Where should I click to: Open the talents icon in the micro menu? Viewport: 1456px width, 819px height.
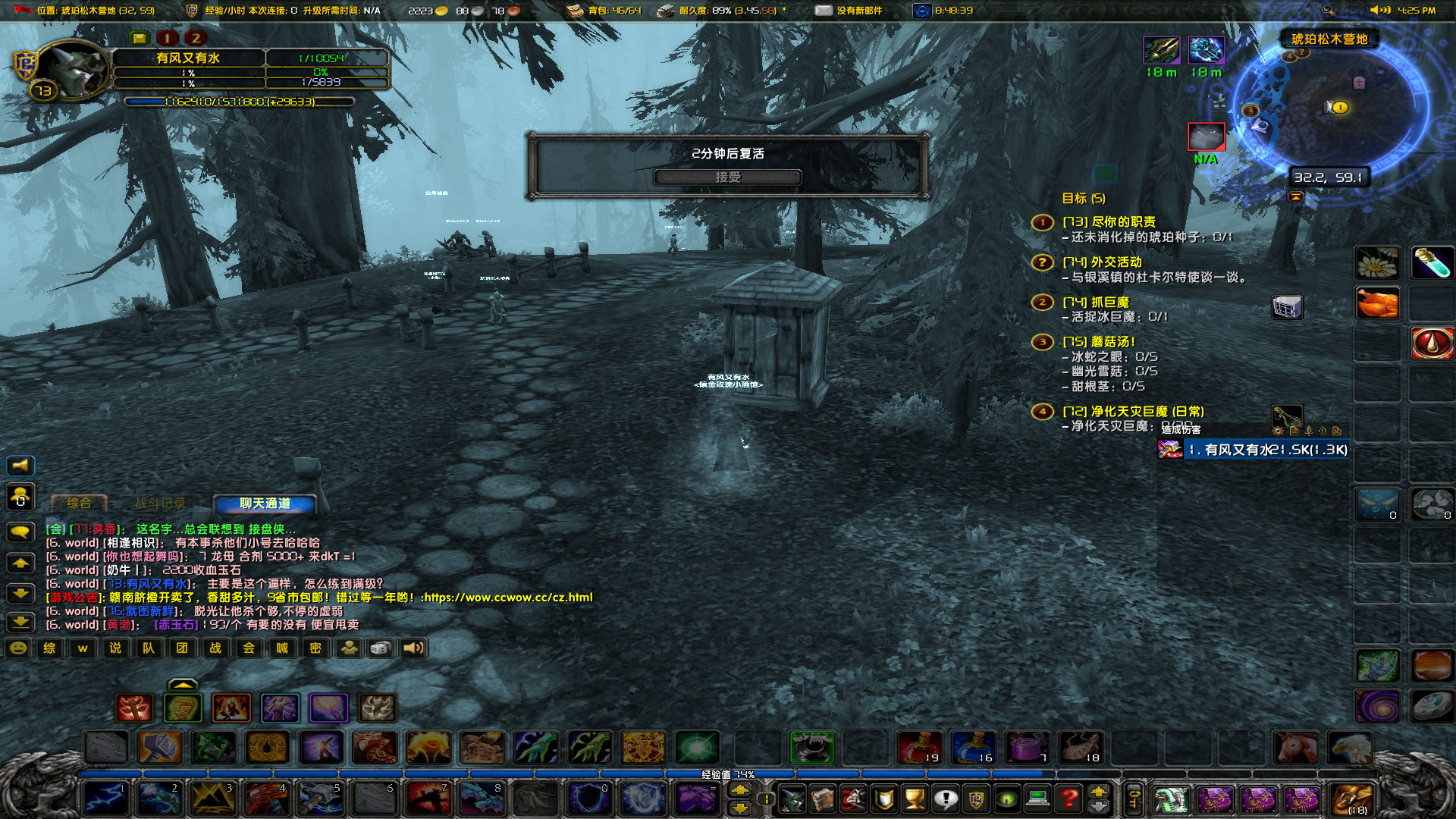tap(855, 799)
